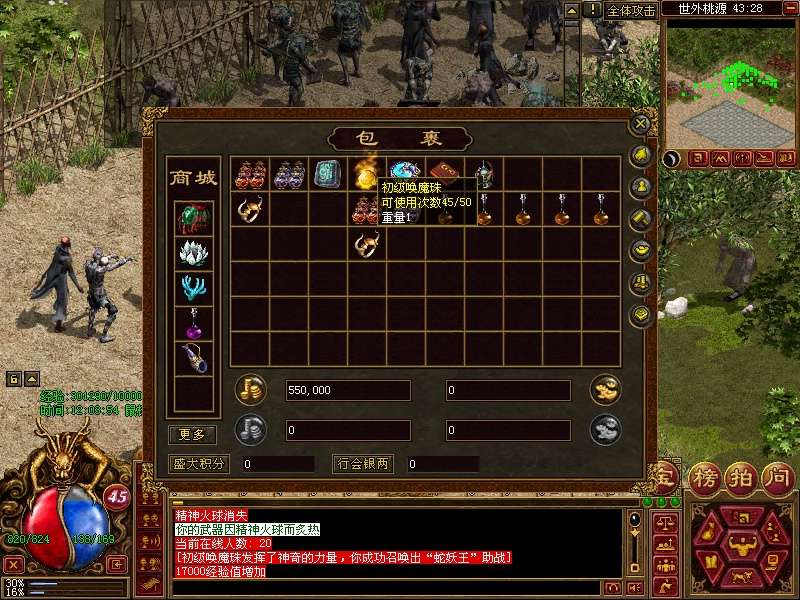Click the 盛大积分 button
The width and height of the screenshot is (800, 600).
click(x=199, y=464)
